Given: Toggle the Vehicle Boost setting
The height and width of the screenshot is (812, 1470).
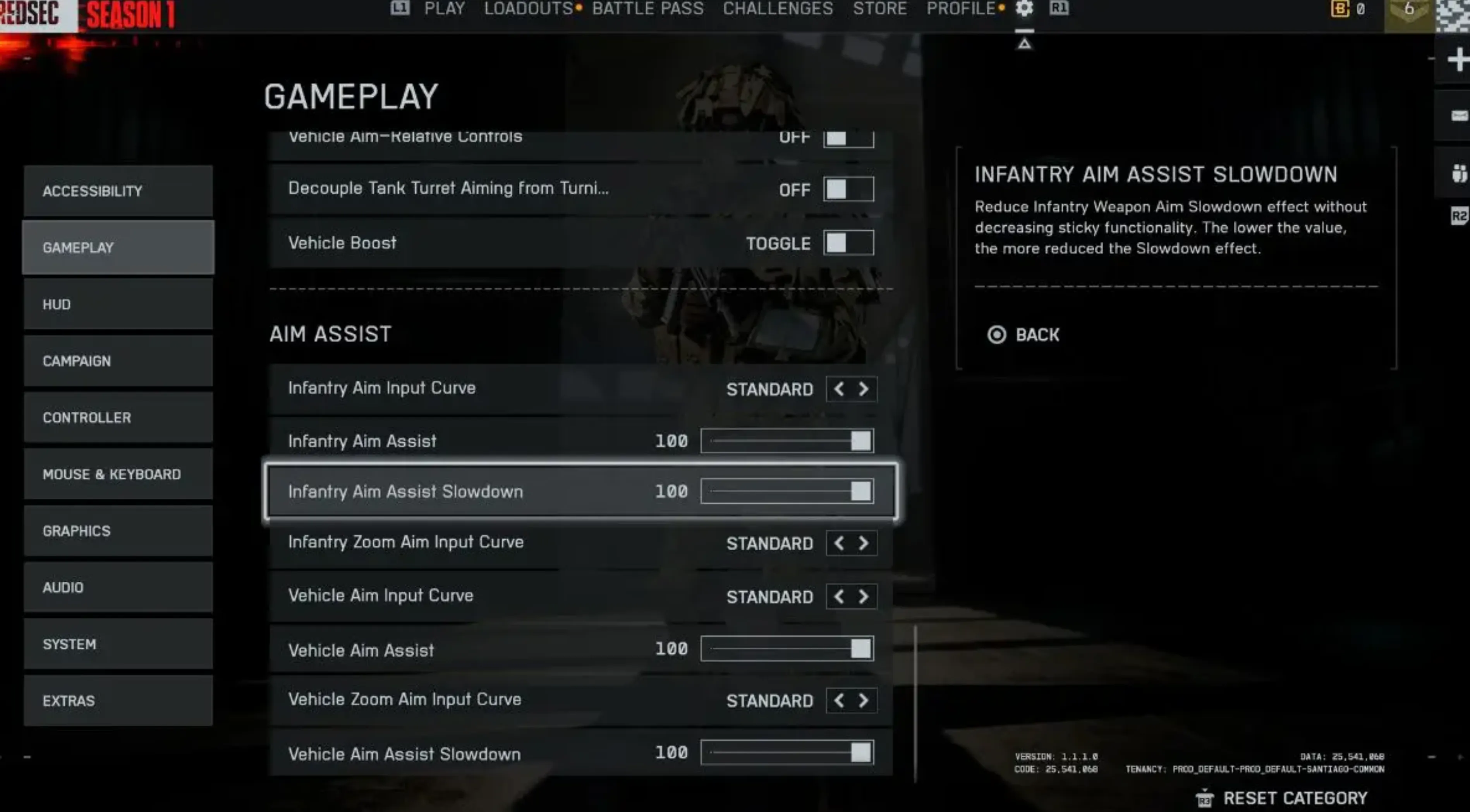Looking at the screenshot, I should 848,242.
